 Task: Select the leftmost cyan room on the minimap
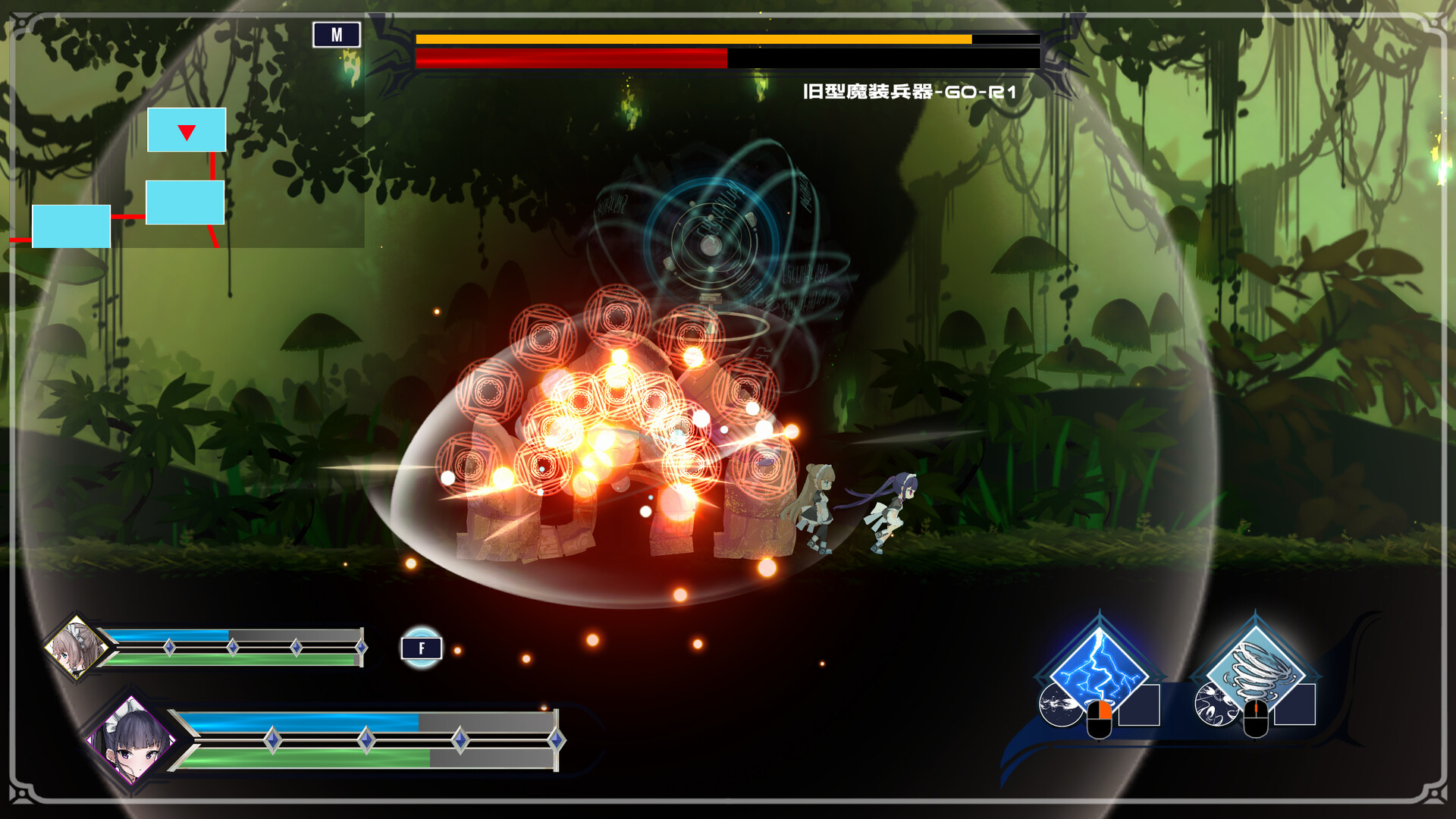[x=71, y=225]
